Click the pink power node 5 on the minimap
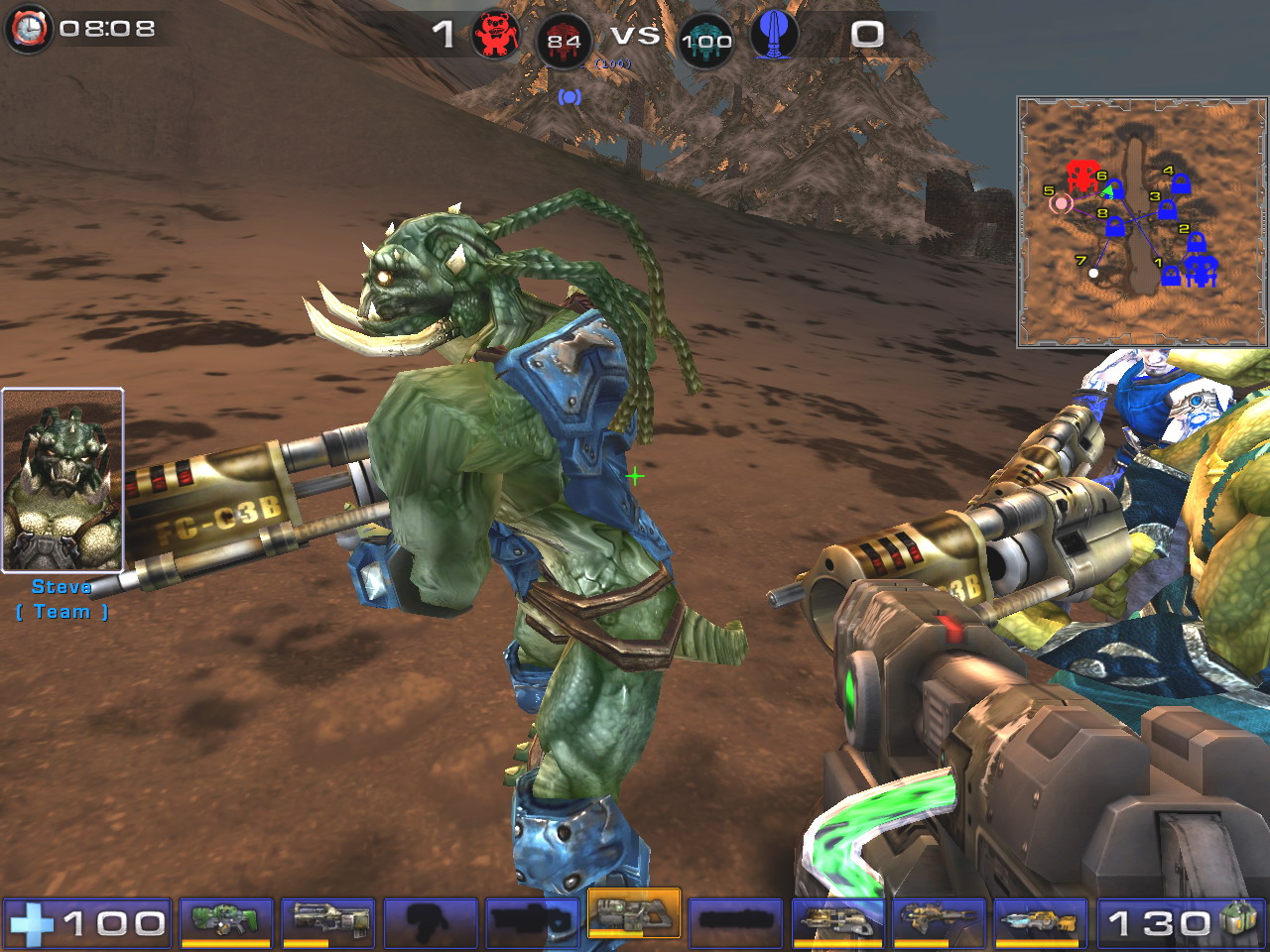This screenshot has height=952, width=1270. [1061, 203]
